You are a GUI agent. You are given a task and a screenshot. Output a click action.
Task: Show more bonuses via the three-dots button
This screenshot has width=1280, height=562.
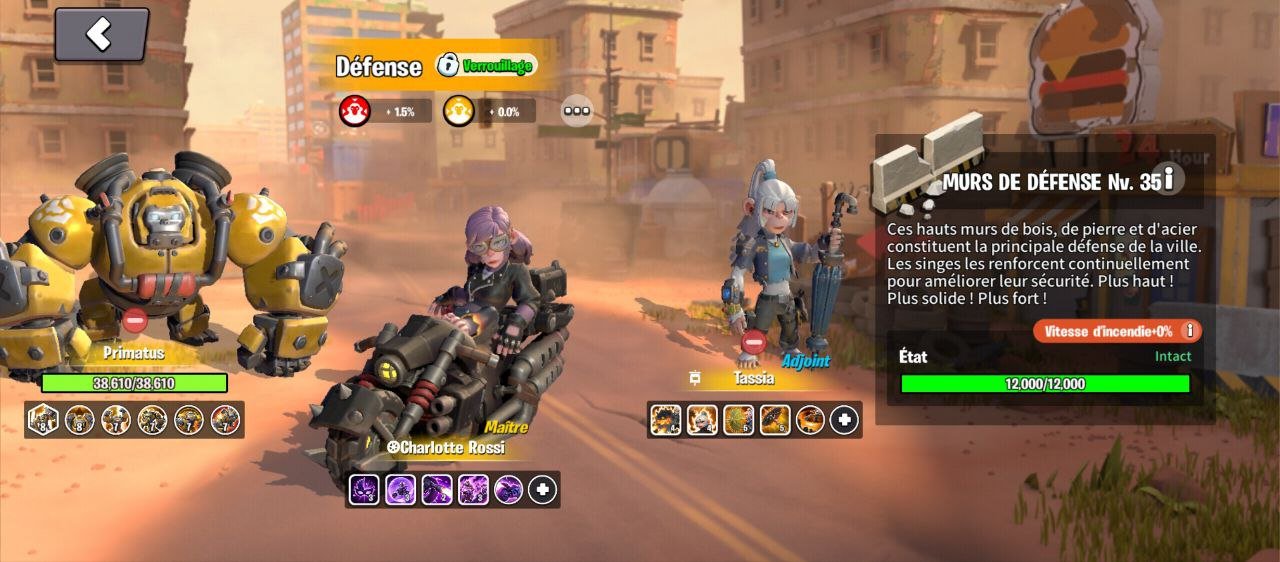click(x=576, y=111)
